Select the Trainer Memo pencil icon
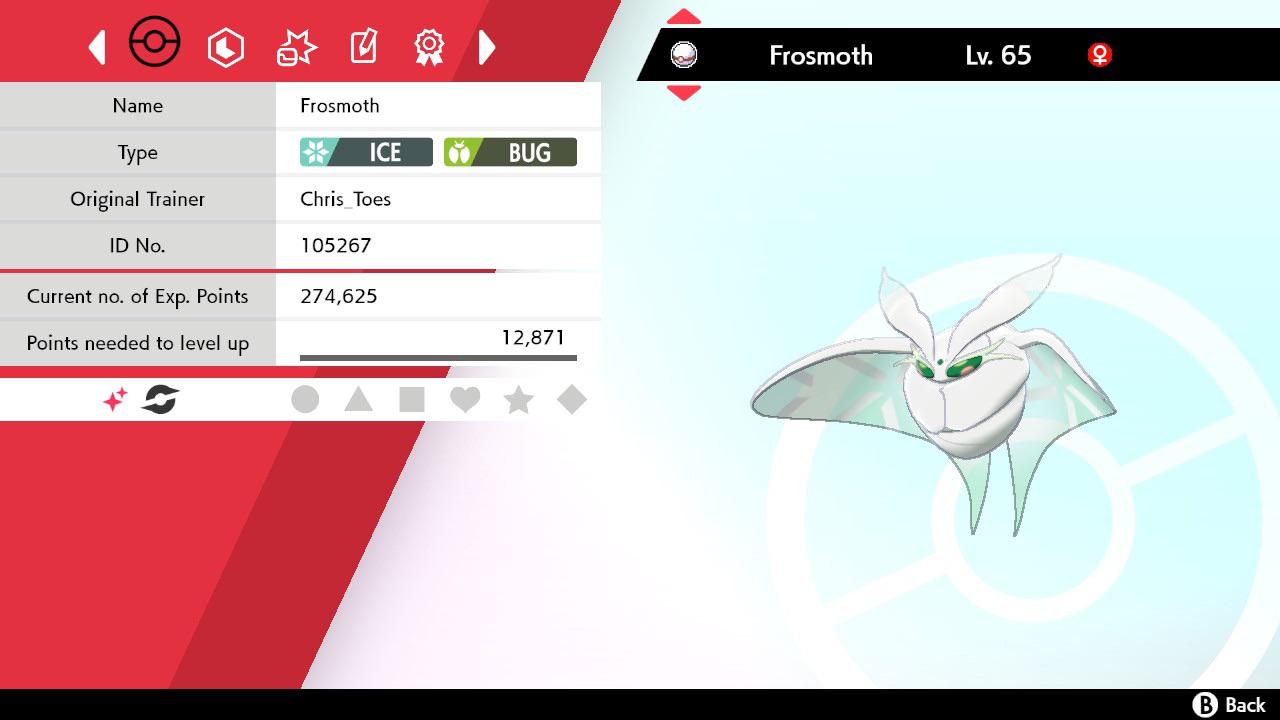This screenshot has width=1280, height=720. (x=362, y=46)
